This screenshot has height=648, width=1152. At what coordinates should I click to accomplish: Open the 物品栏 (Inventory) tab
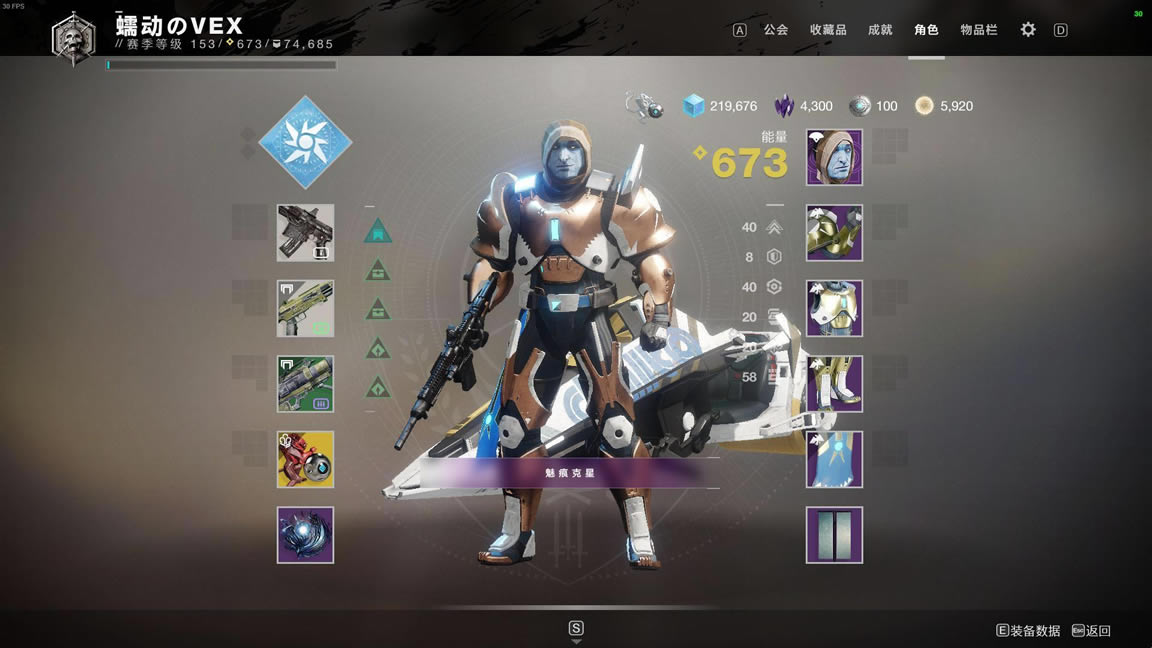point(979,30)
